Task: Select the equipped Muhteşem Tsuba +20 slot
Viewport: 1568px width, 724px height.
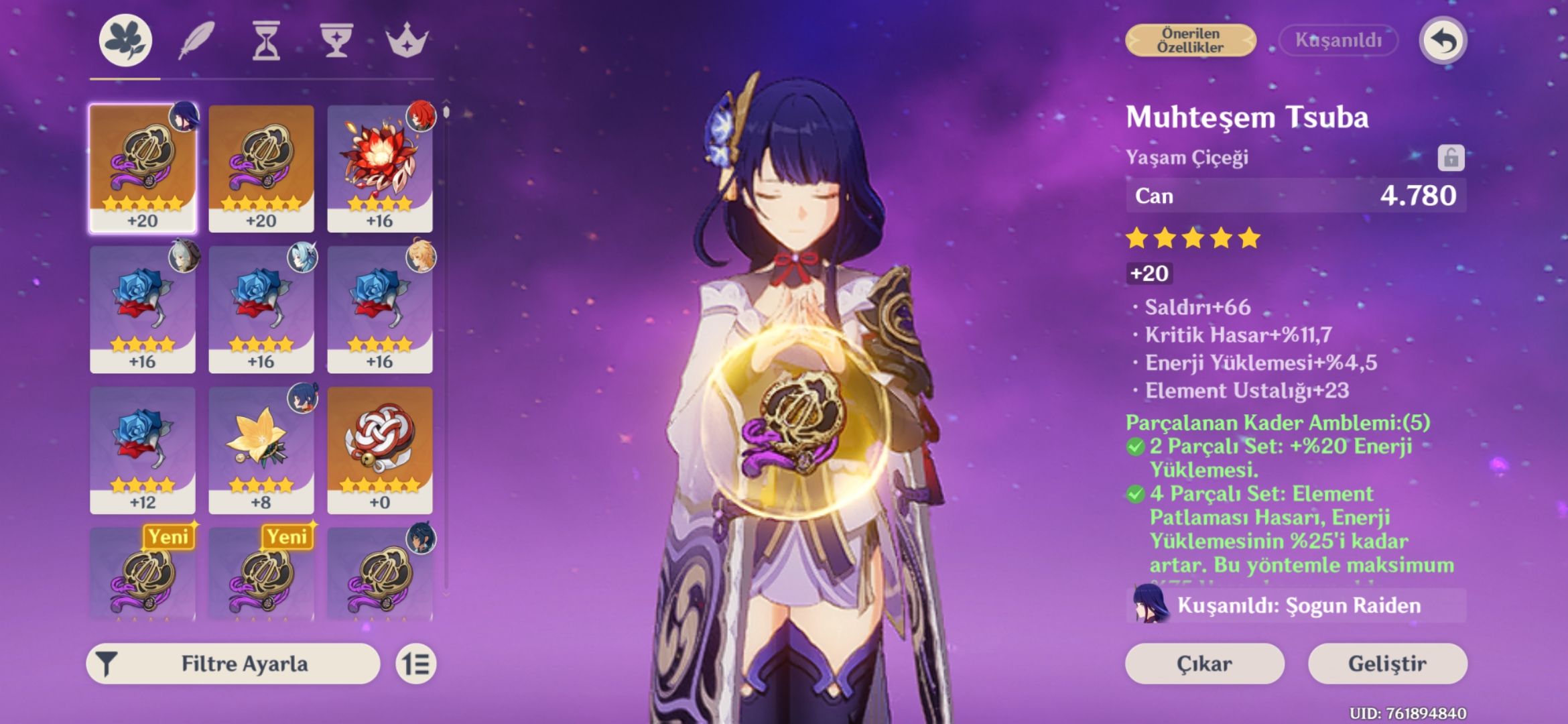Action: click(x=143, y=168)
